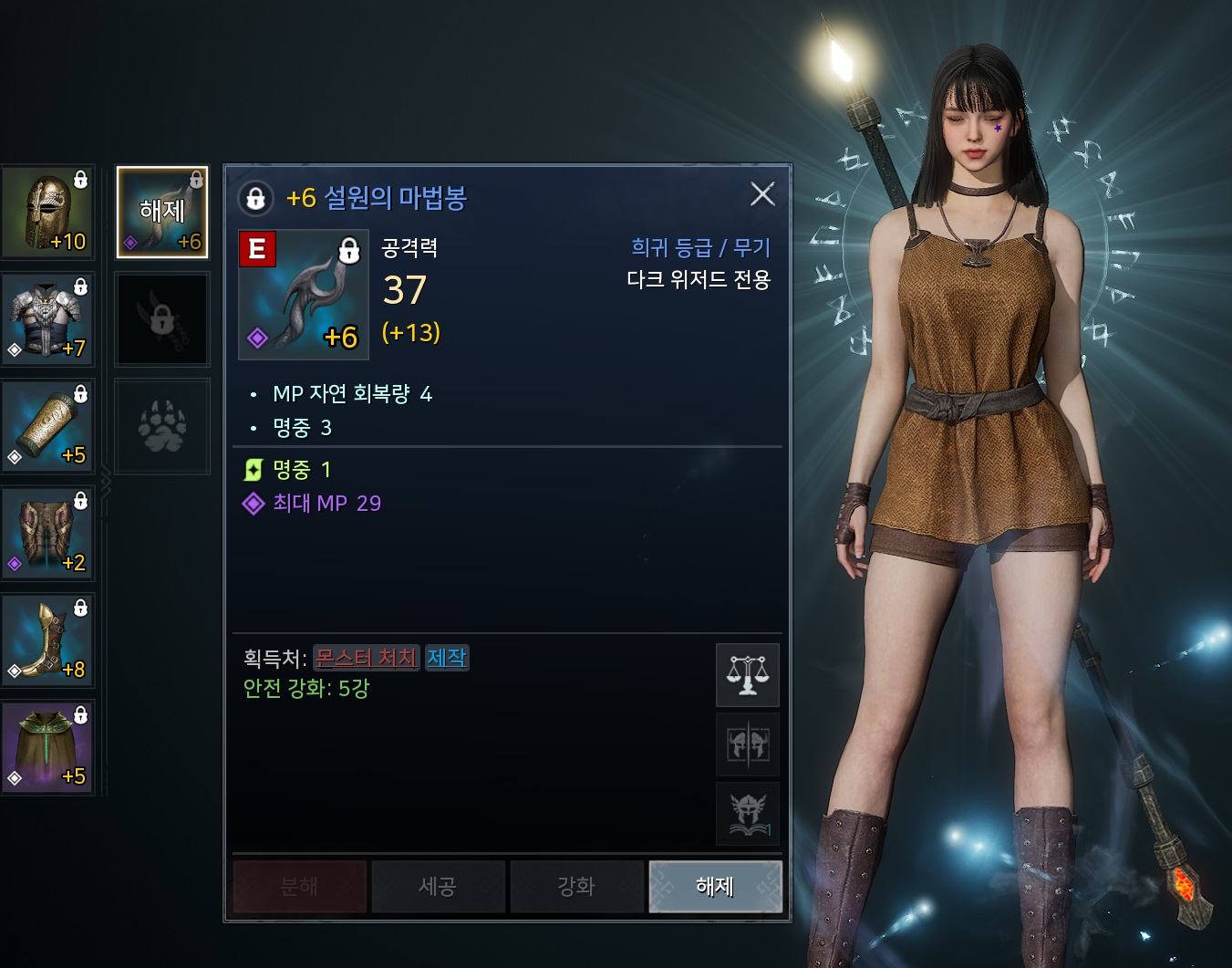Click the two helmets comparison icon
The width and height of the screenshot is (1232, 968).
pyautogui.click(x=748, y=744)
